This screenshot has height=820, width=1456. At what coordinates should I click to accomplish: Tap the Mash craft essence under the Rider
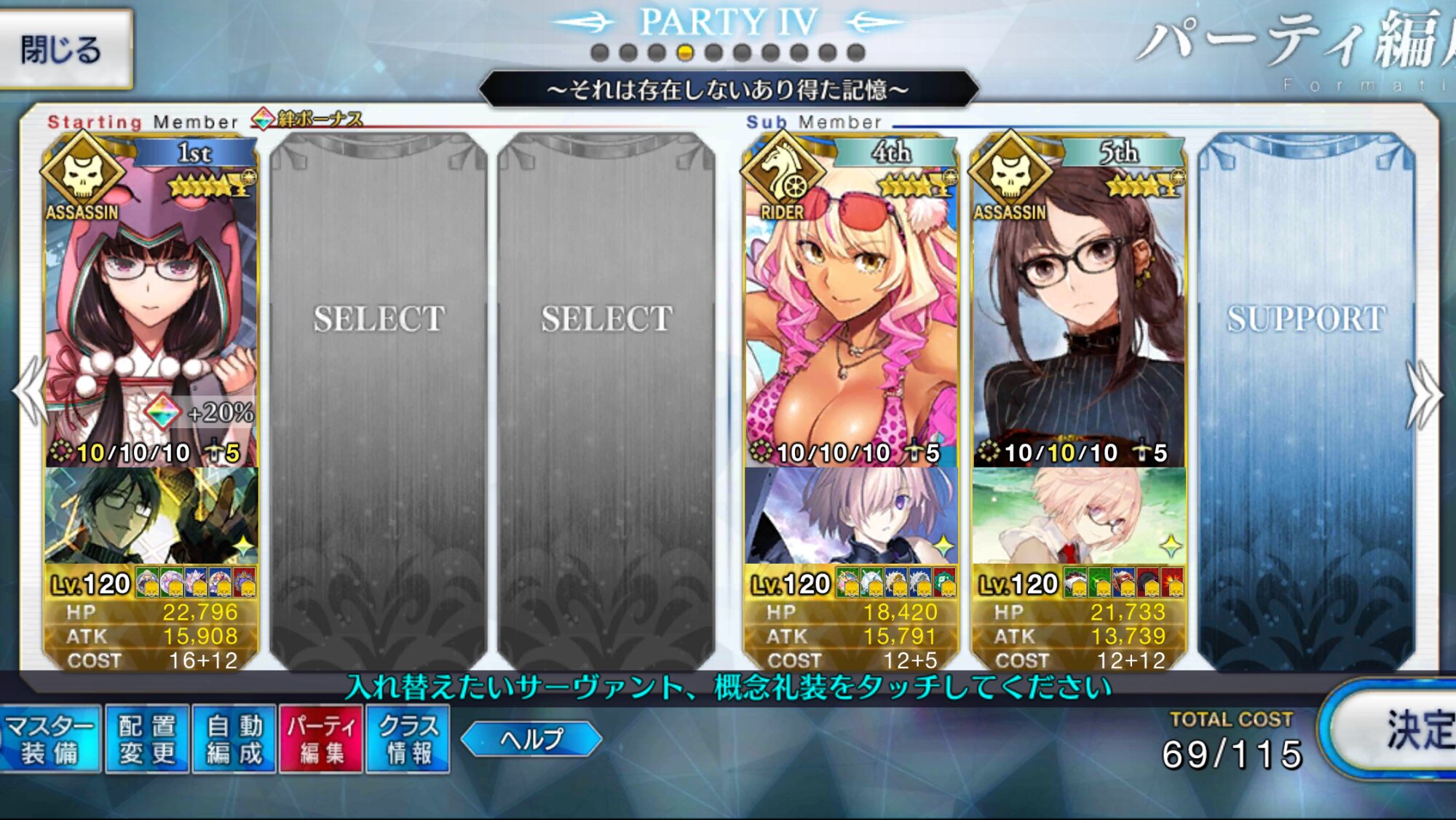tap(850, 516)
